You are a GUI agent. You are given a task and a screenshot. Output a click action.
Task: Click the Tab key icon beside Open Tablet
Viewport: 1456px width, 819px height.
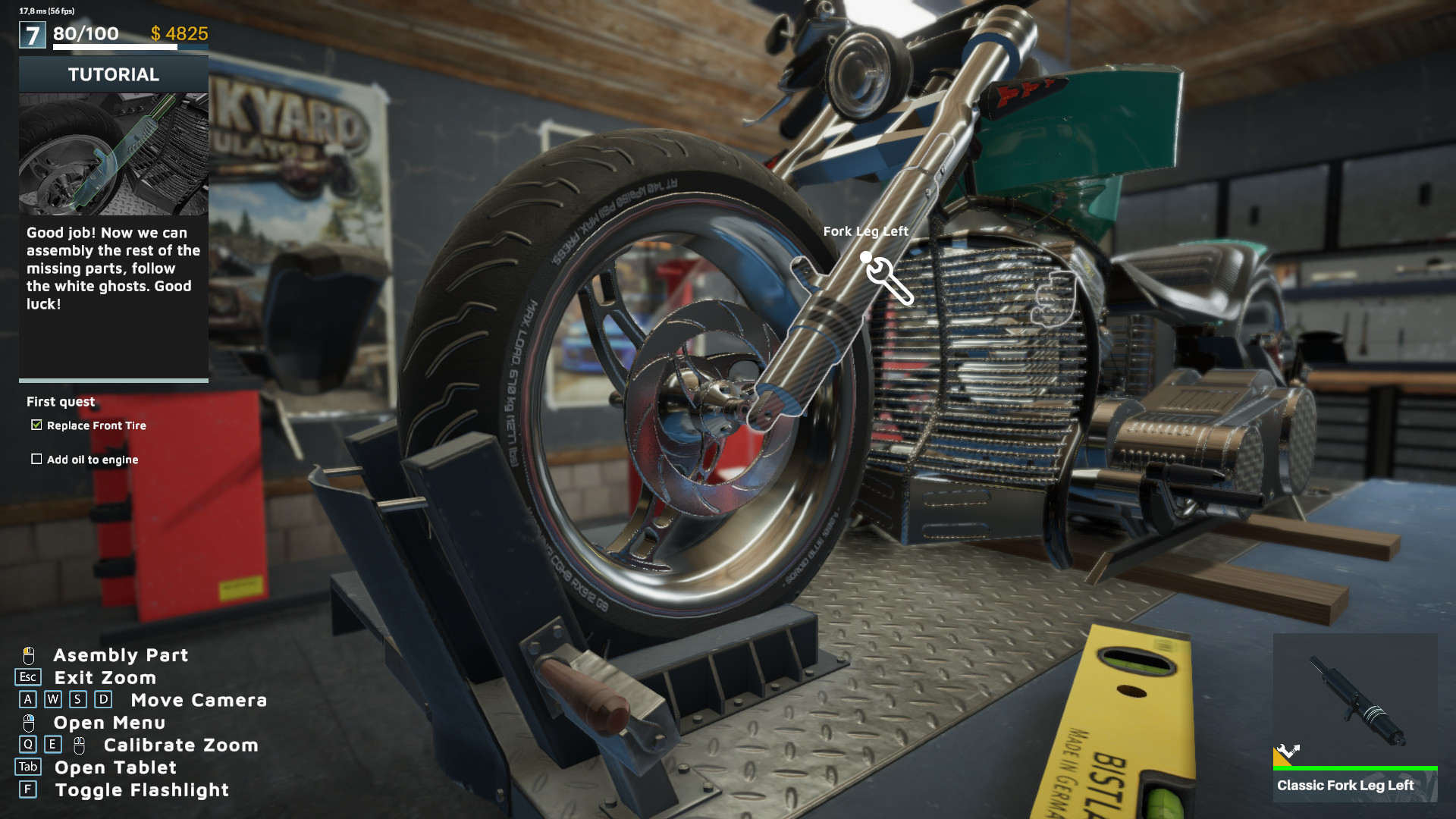tap(28, 767)
